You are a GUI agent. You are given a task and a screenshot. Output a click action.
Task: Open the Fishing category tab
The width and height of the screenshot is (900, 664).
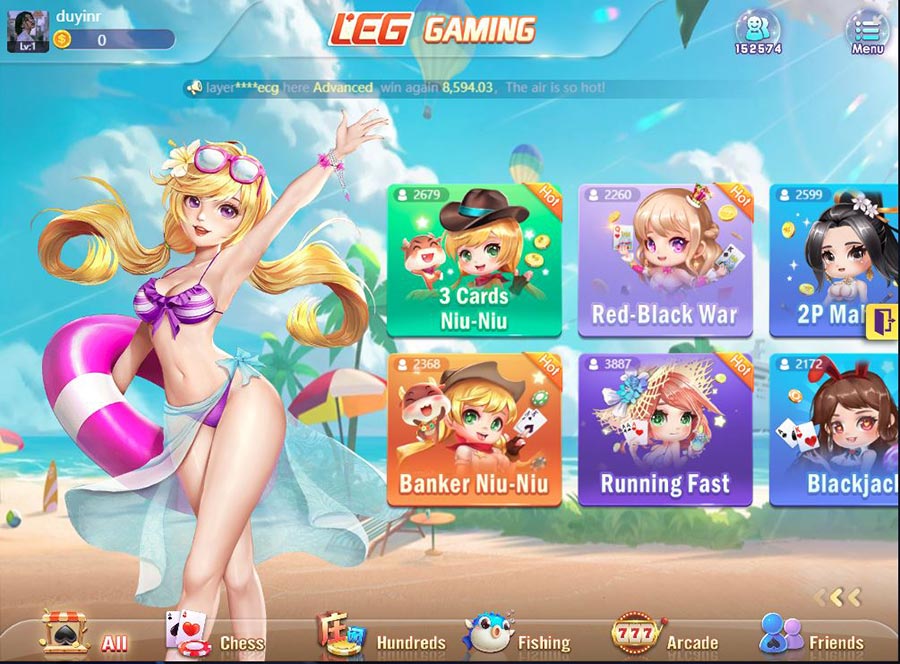point(517,634)
